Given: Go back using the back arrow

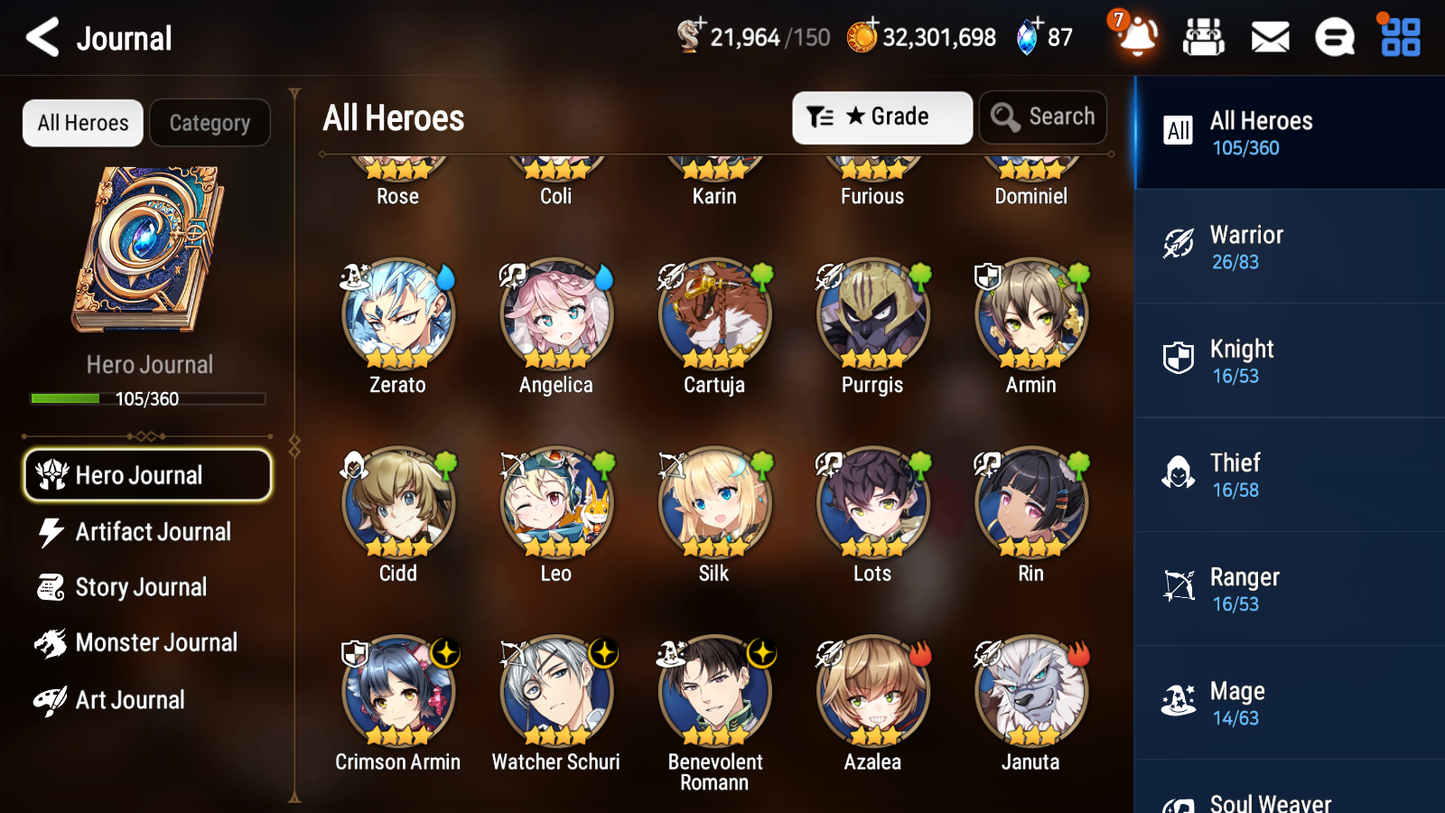Looking at the screenshot, I should (x=41, y=36).
